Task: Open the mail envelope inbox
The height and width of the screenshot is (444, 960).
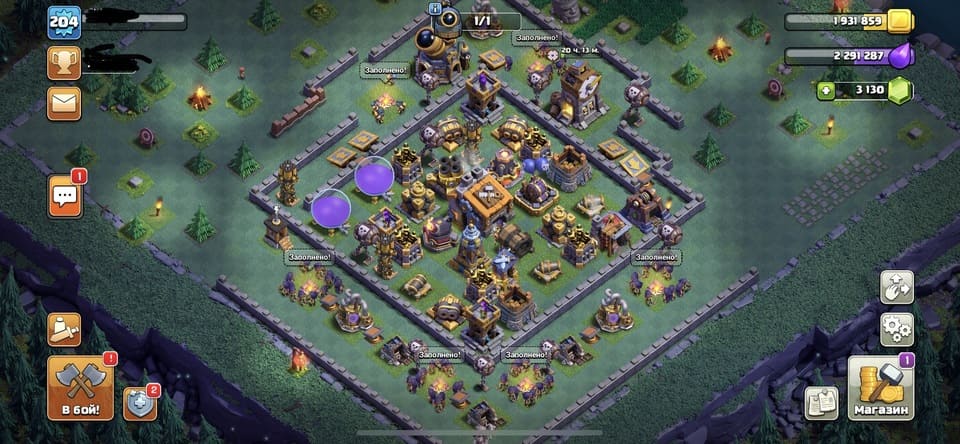Action: (x=64, y=102)
